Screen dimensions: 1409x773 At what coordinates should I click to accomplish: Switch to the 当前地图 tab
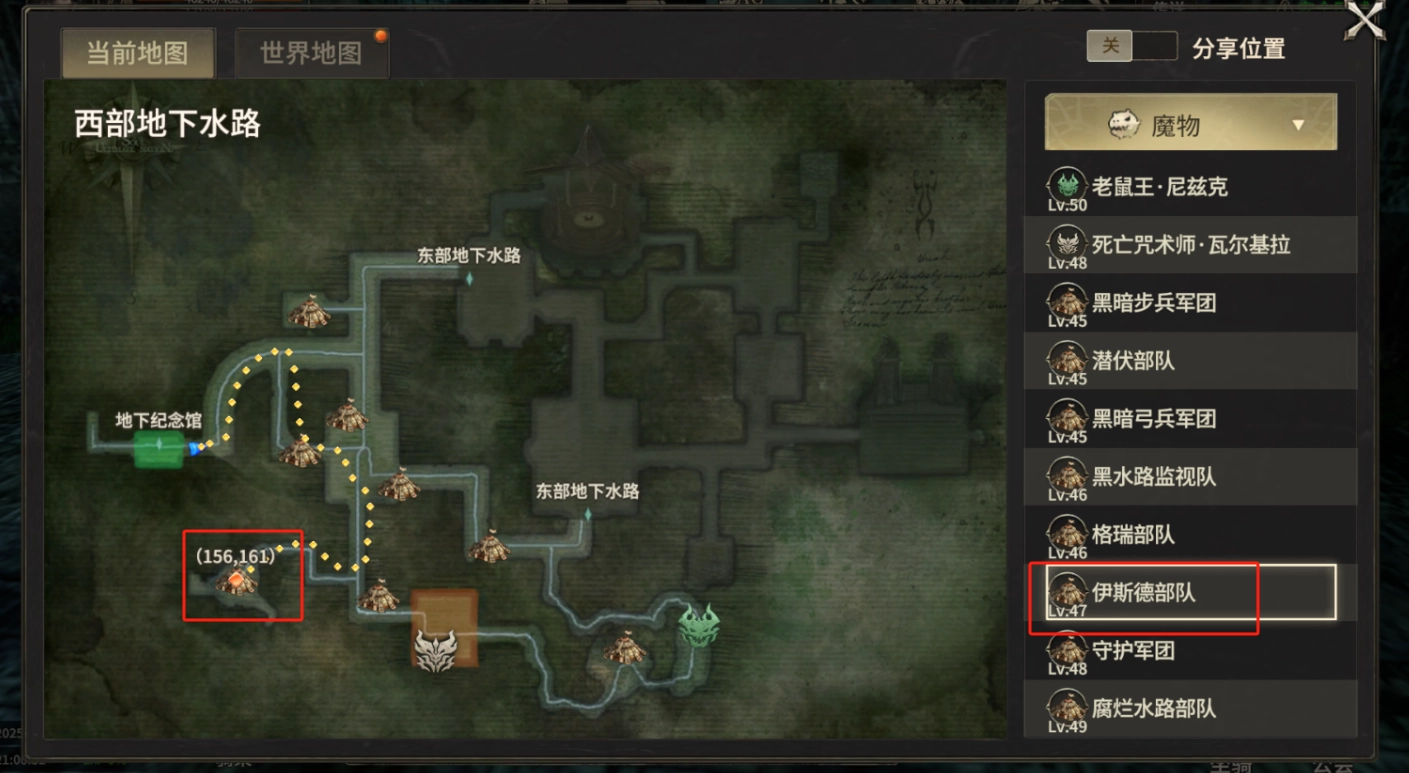coord(137,54)
